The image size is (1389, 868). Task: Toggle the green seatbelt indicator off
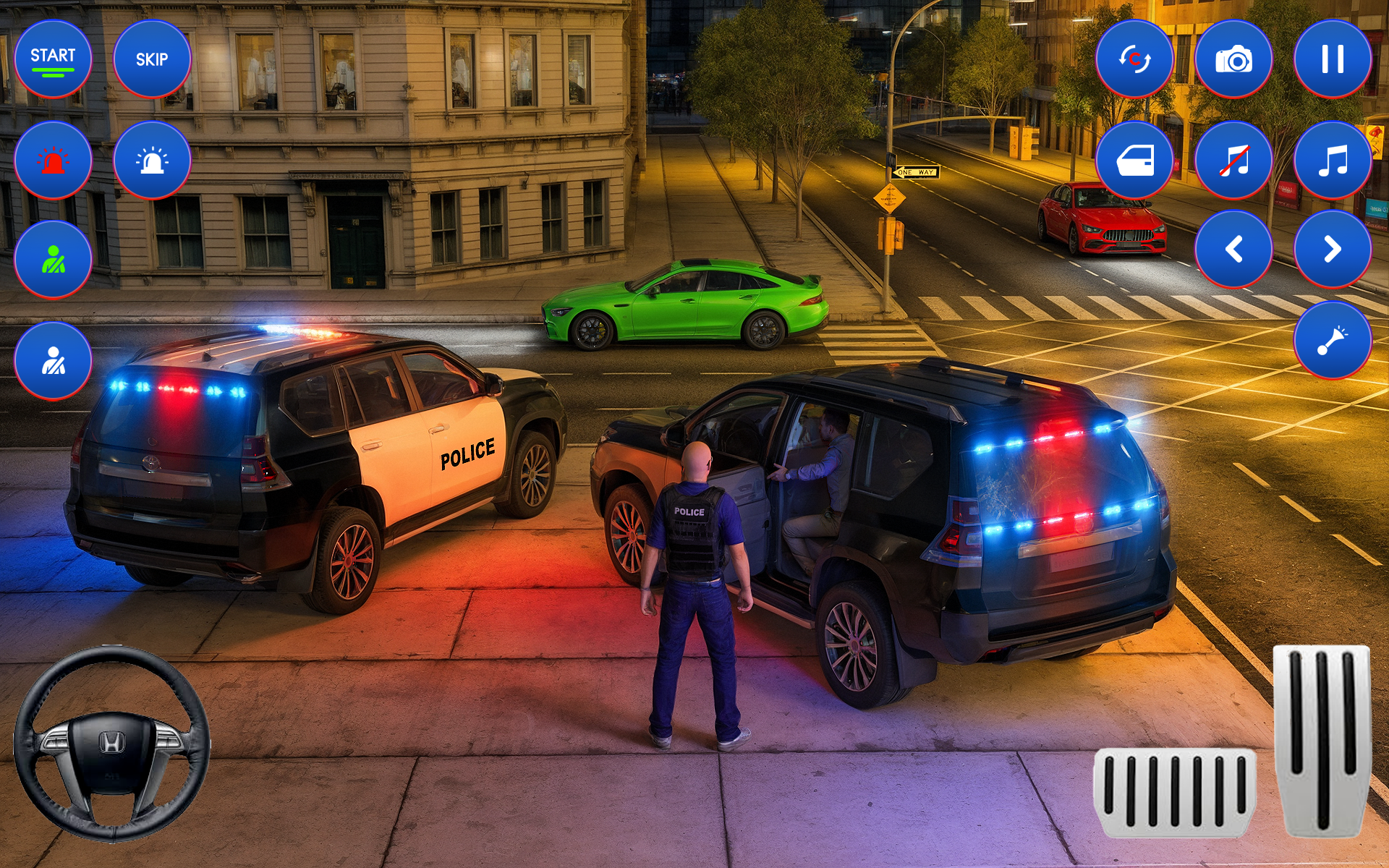(x=54, y=258)
